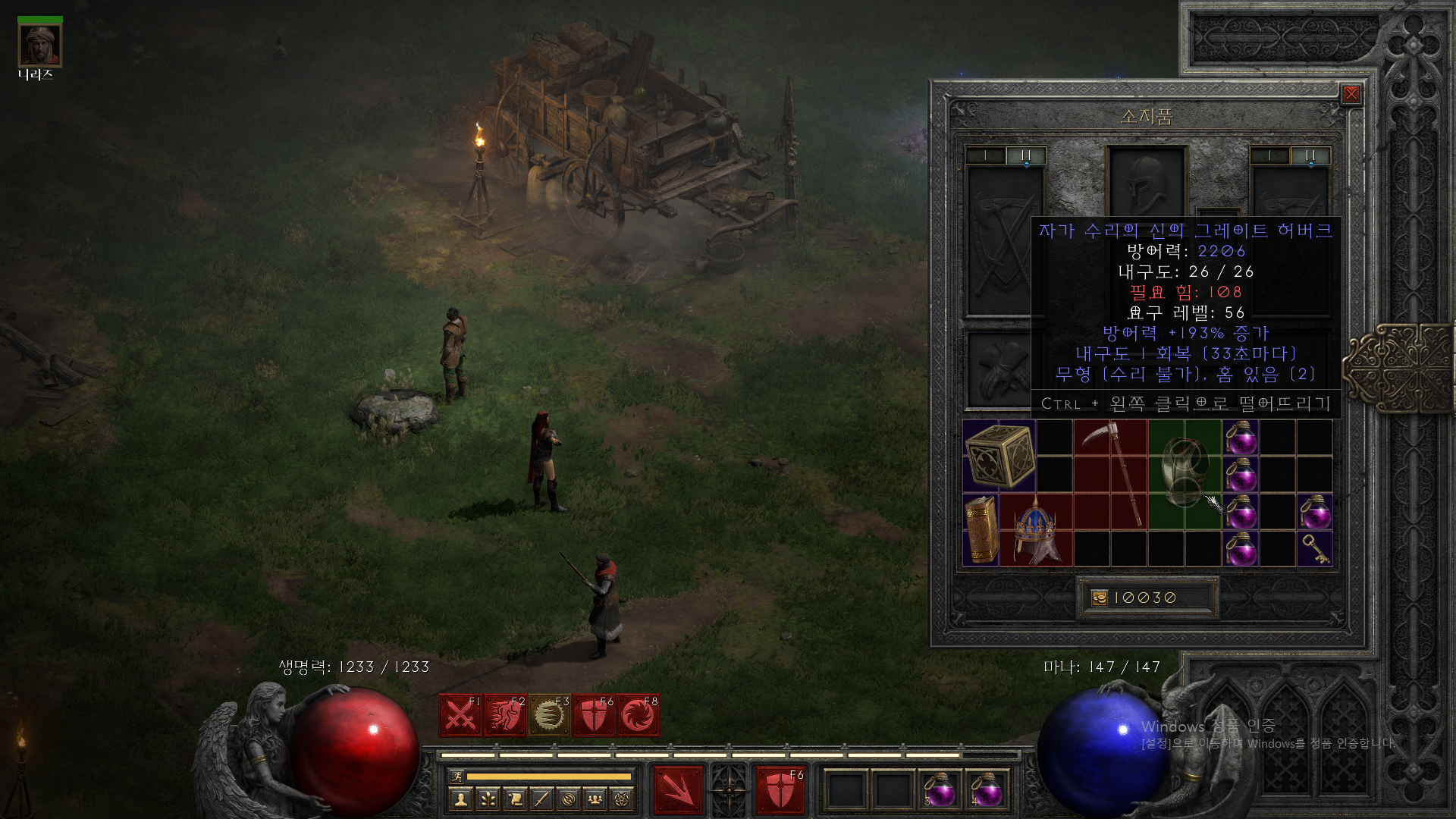
Task: Use the purple potion in belt slot 3
Action: [x=940, y=790]
